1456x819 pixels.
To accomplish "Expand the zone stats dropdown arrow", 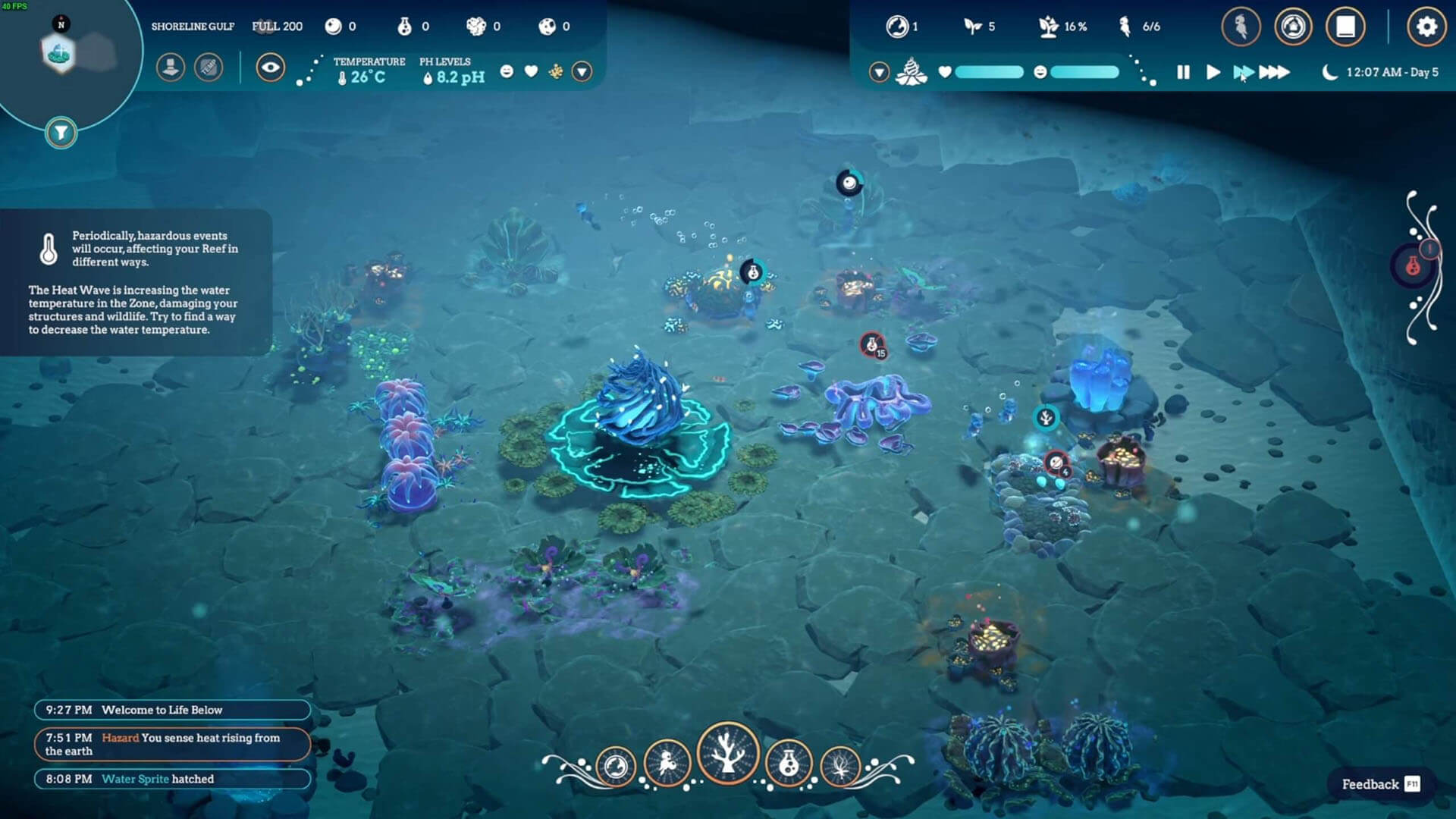I will pos(582,71).
